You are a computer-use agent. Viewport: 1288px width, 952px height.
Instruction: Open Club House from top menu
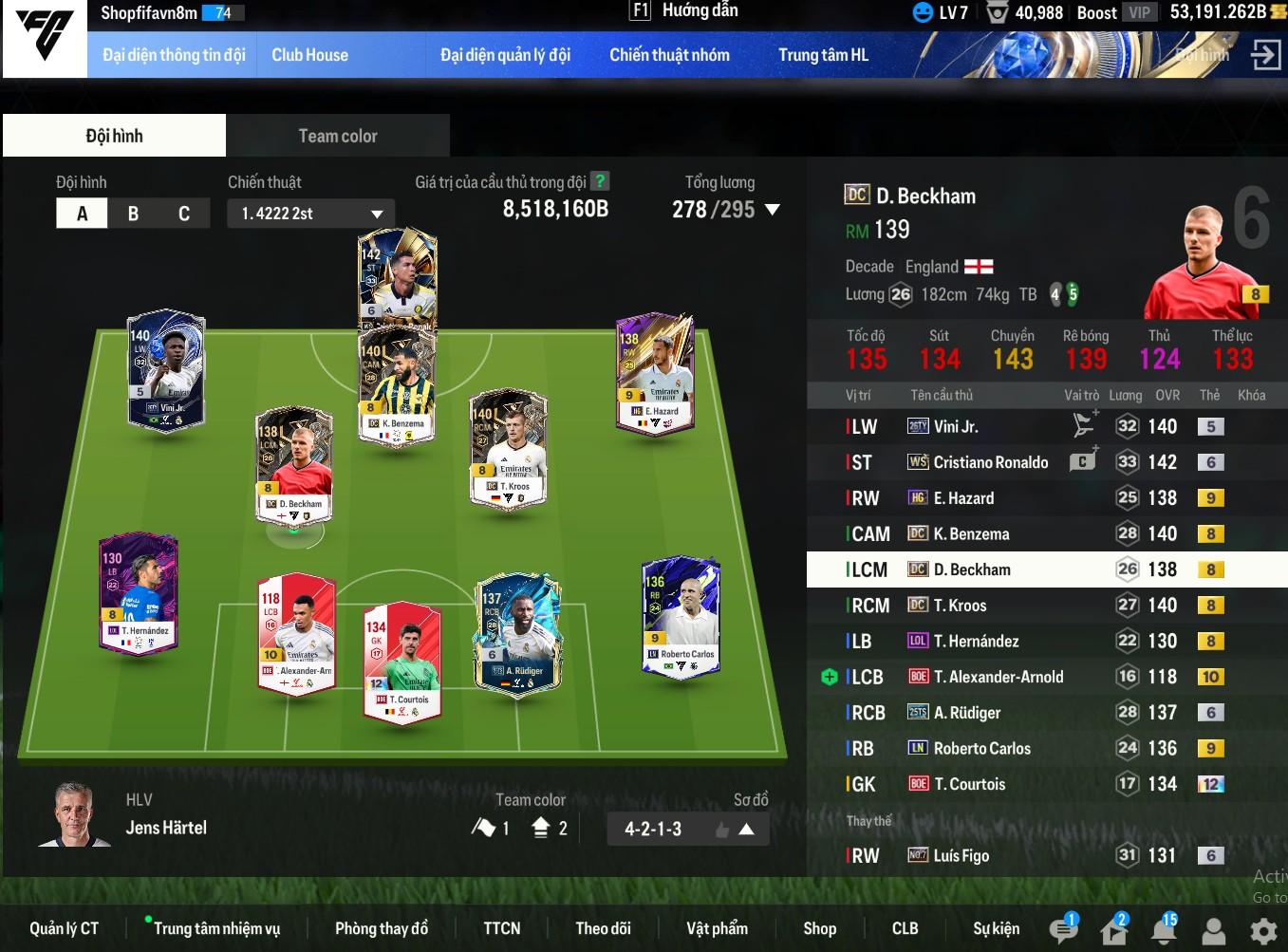click(x=309, y=55)
